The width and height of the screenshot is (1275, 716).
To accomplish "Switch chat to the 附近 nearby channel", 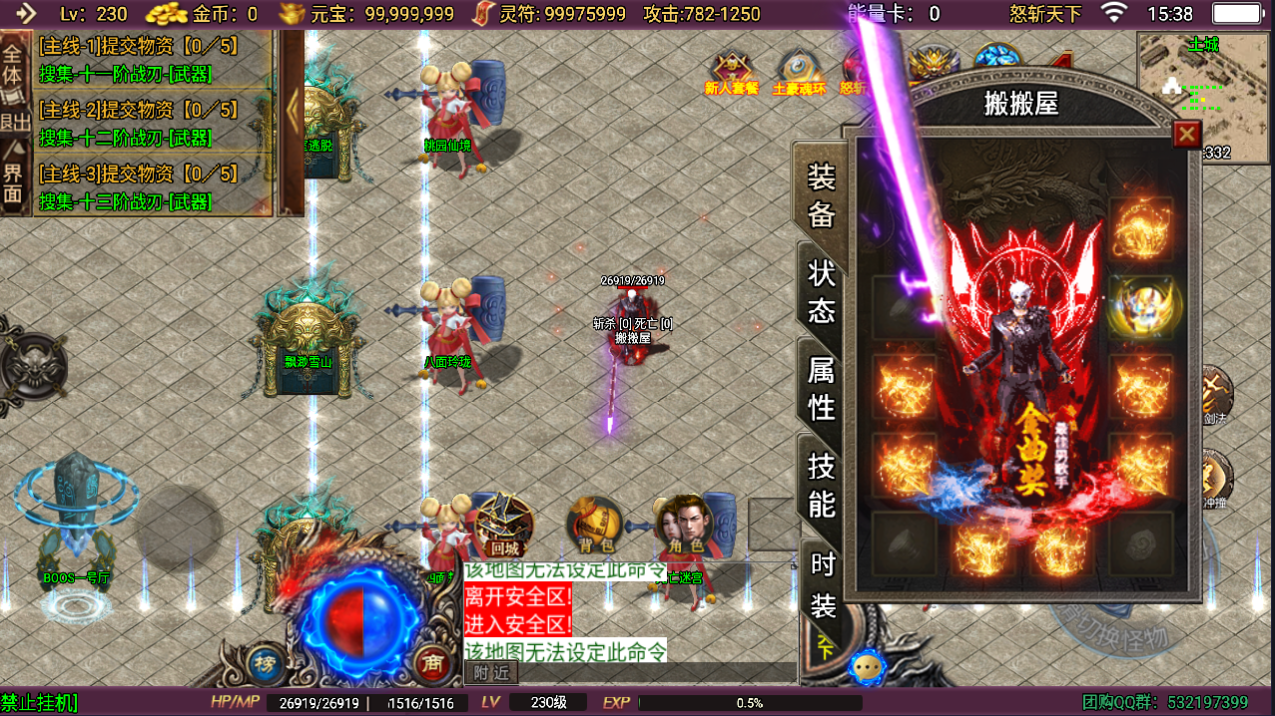I will (x=491, y=673).
